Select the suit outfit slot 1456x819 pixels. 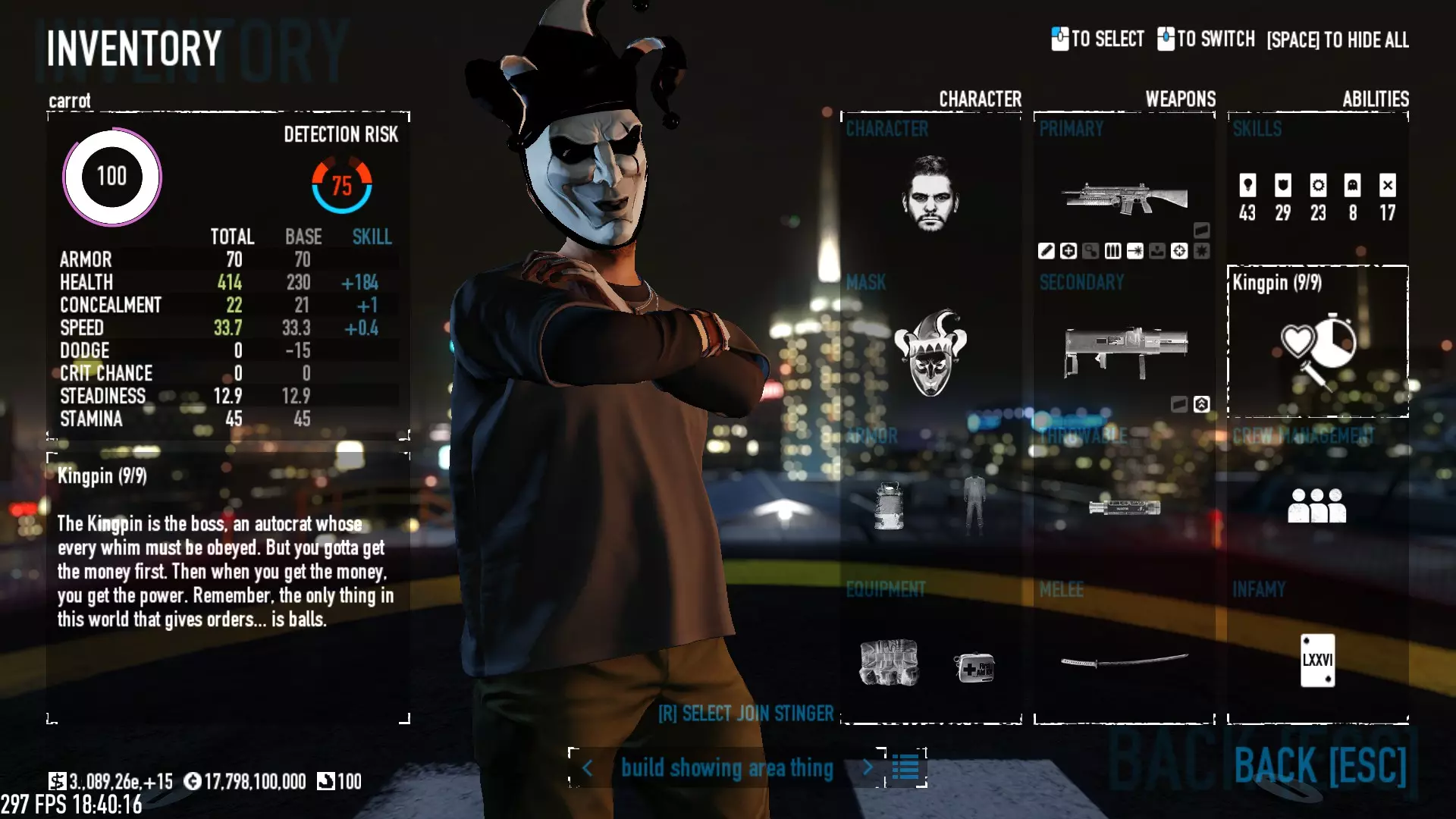974,505
